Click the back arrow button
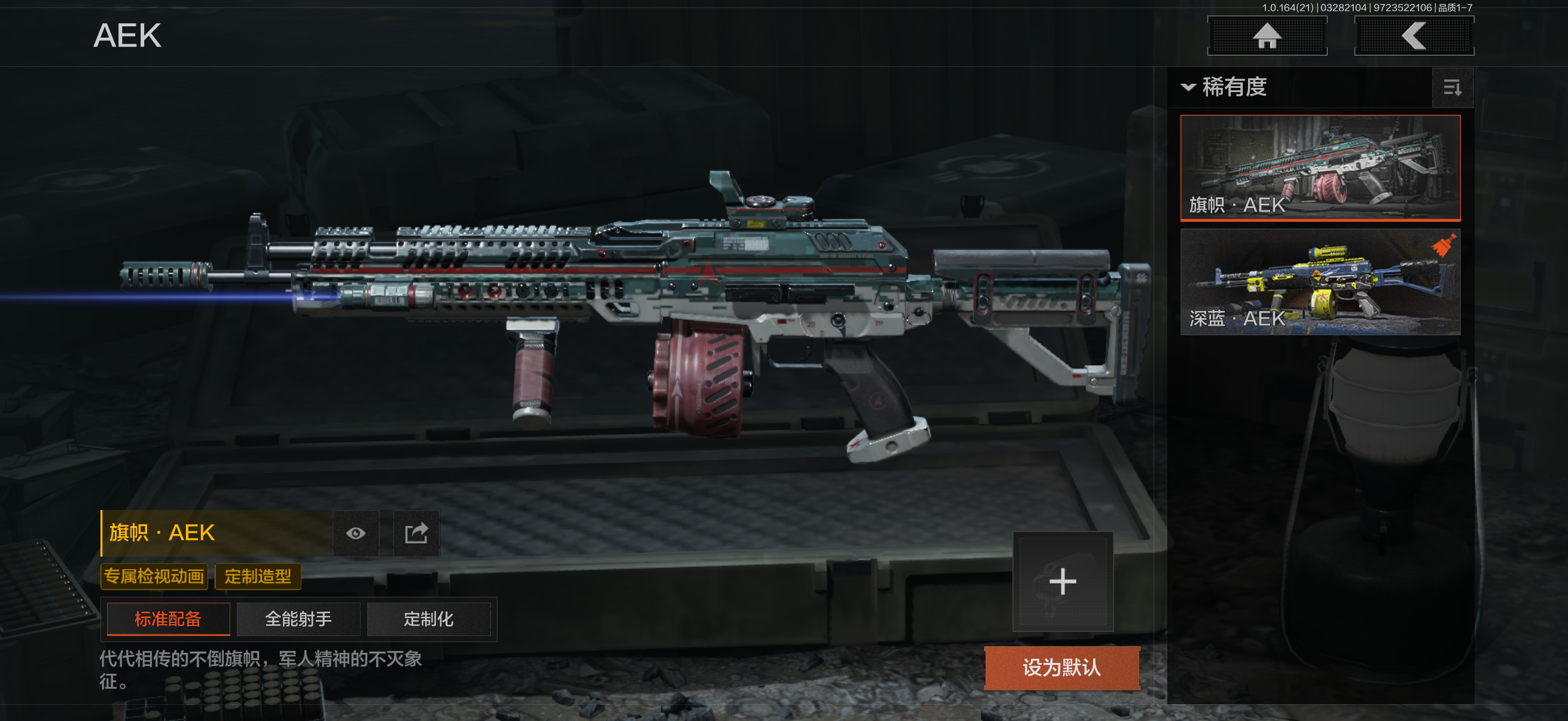The height and width of the screenshot is (721, 1568). 1413,36
